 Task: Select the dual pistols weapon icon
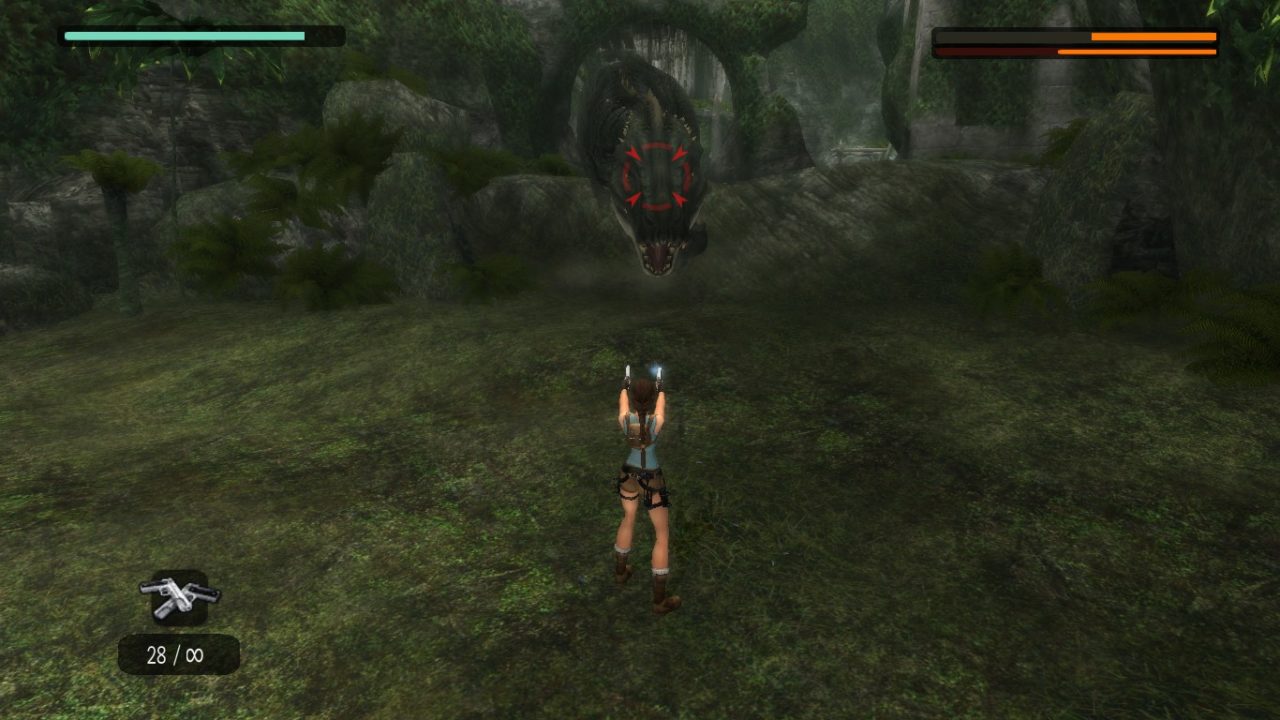pyautogui.click(x=180, y=597)
